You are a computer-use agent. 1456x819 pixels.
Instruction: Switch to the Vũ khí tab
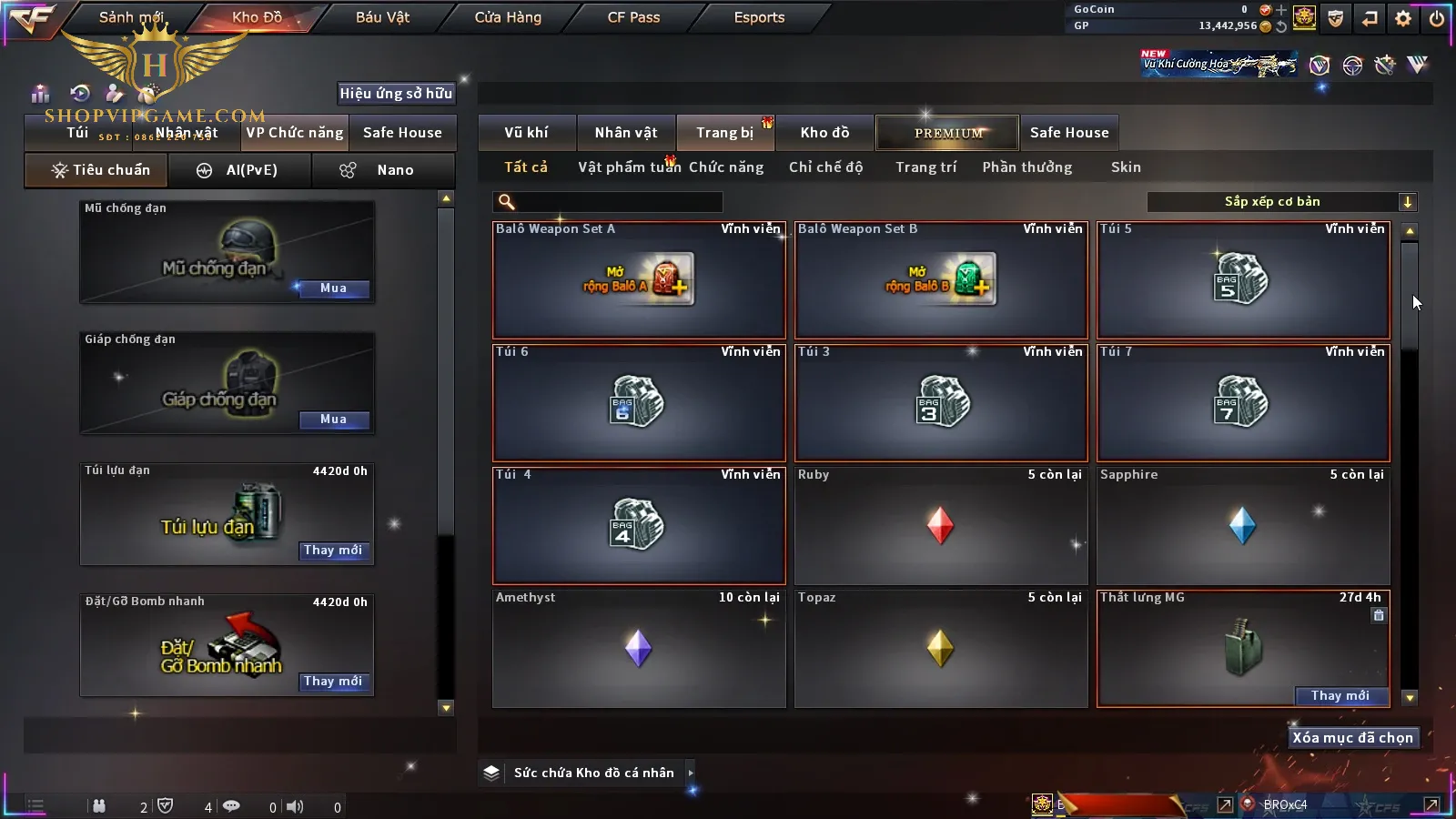(x=526, y=133)
